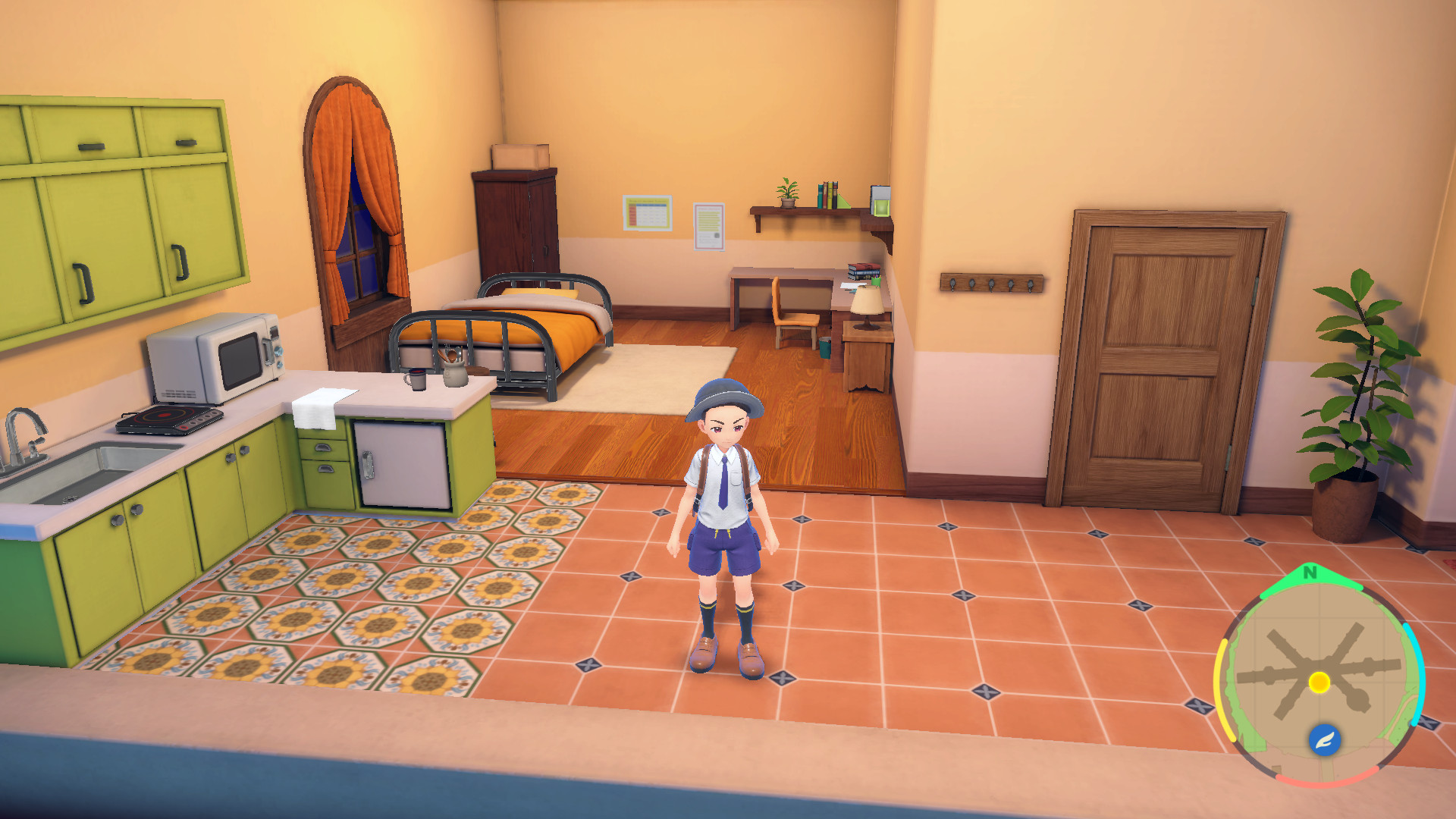Select the green N compass indicator
The height and width of the screenshot is (819, 1456).
1310,572
